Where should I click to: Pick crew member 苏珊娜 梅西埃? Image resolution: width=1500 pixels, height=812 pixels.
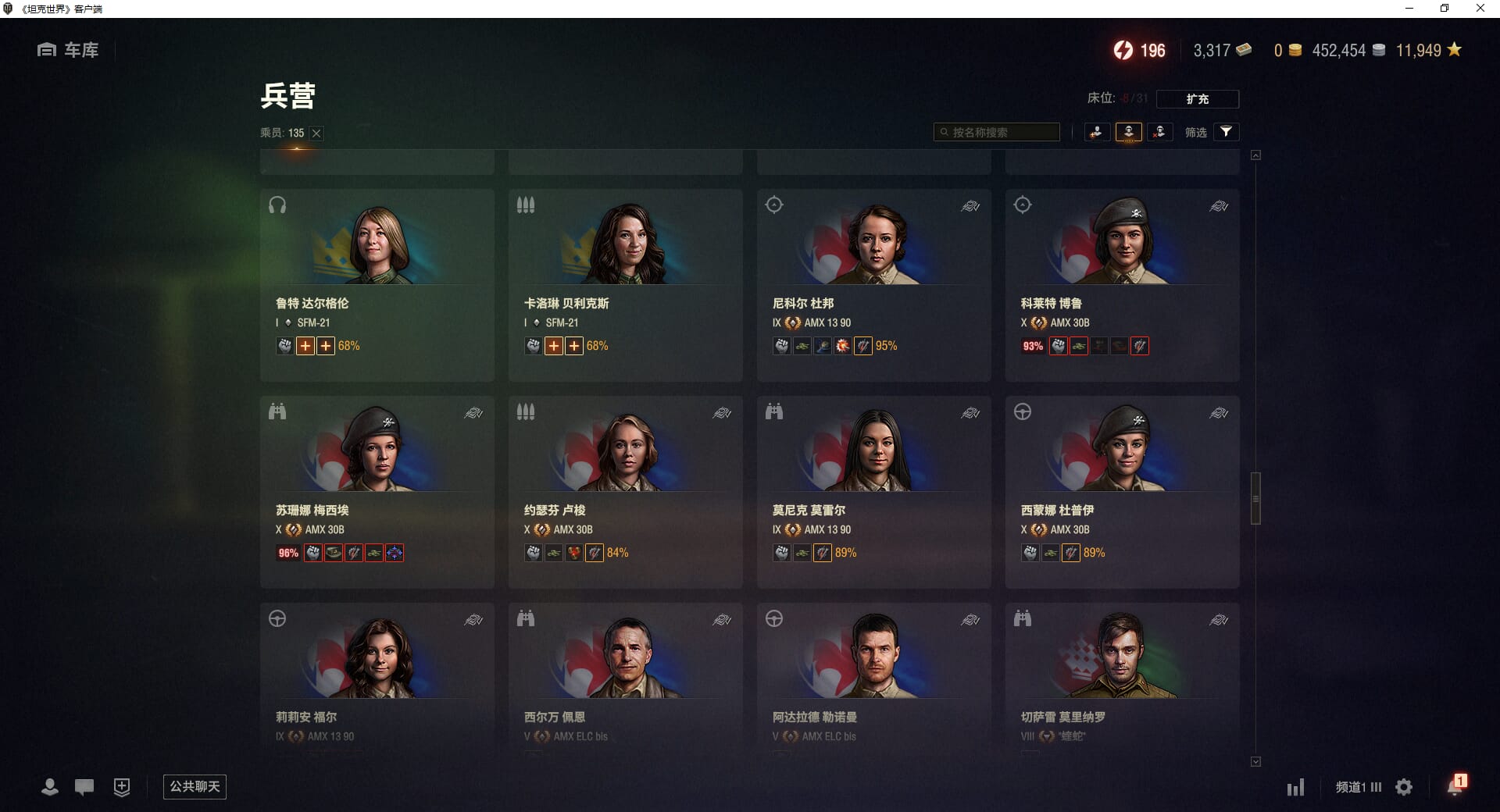[x=377, y=492]
